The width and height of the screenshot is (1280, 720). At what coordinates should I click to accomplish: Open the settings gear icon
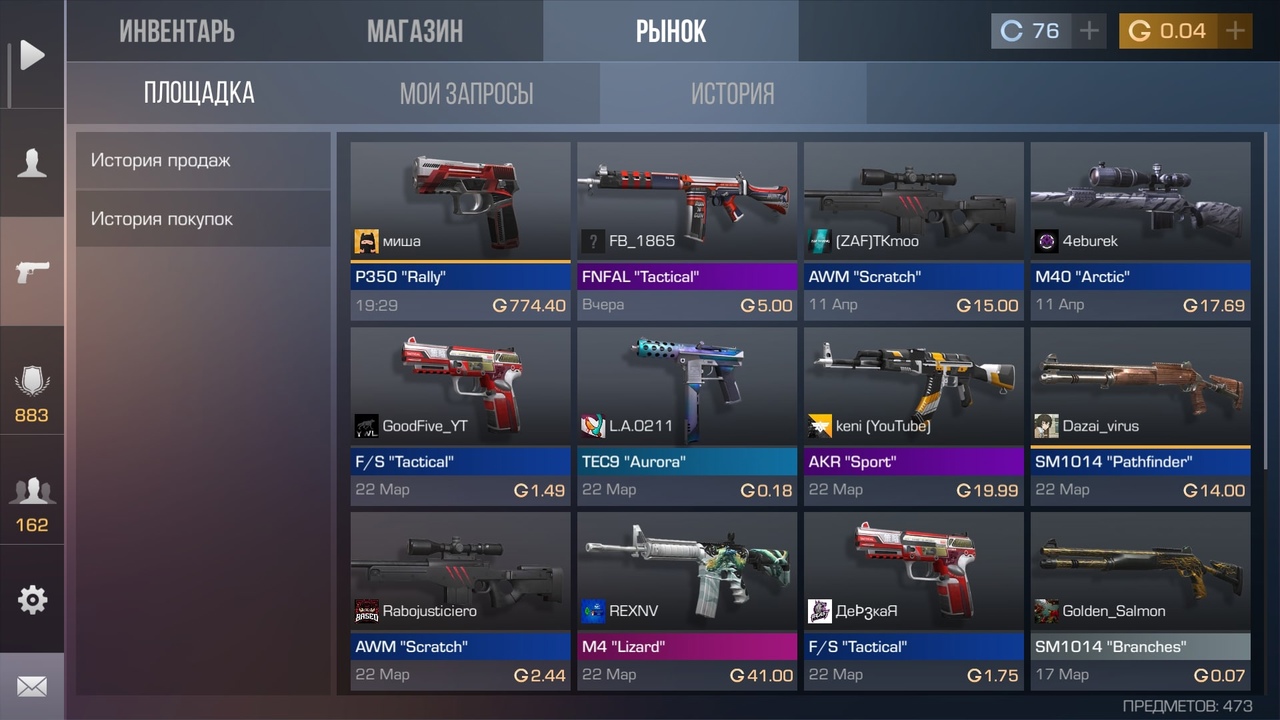32,600
